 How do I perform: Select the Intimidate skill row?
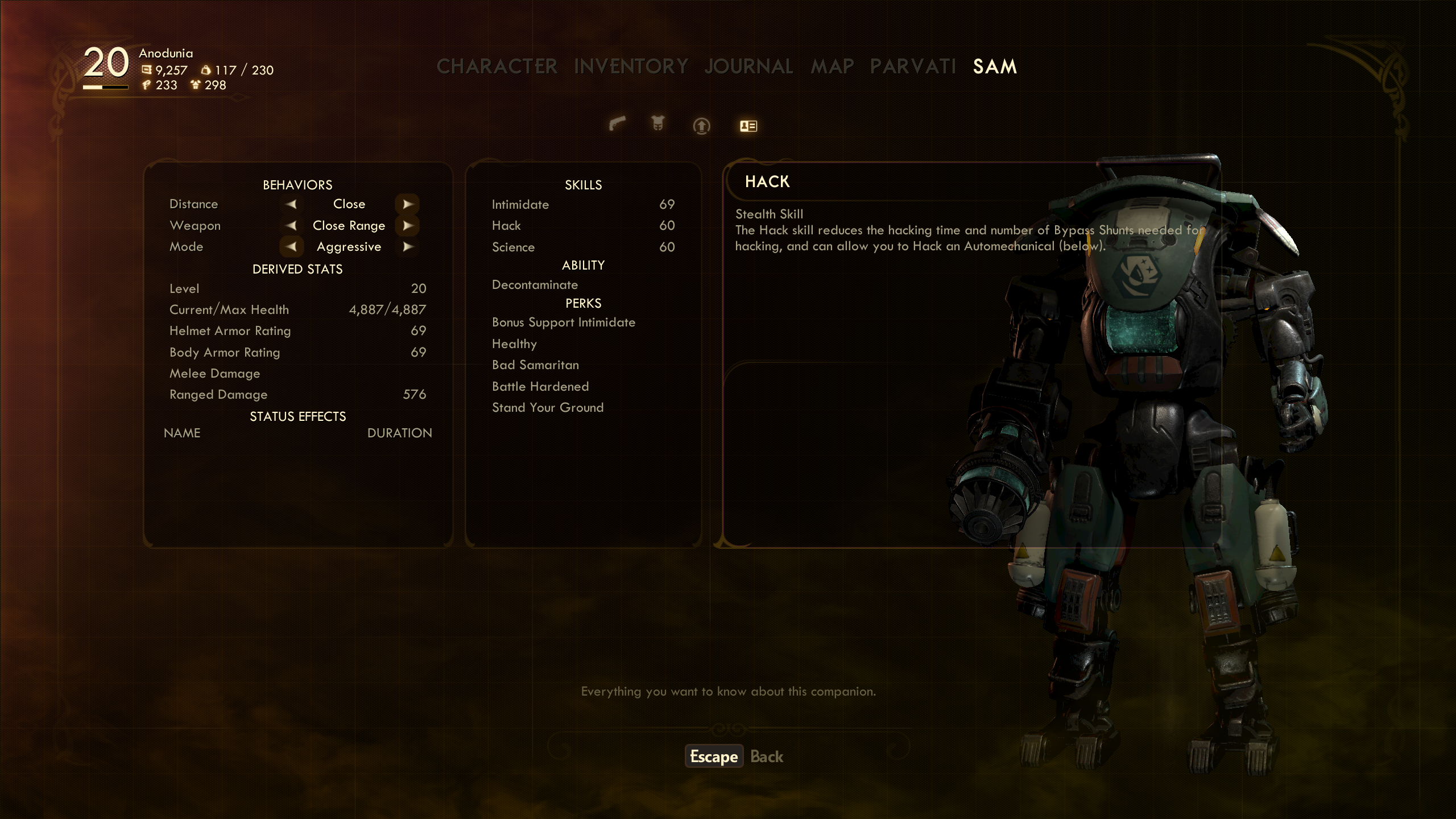[x=582, y=205]
